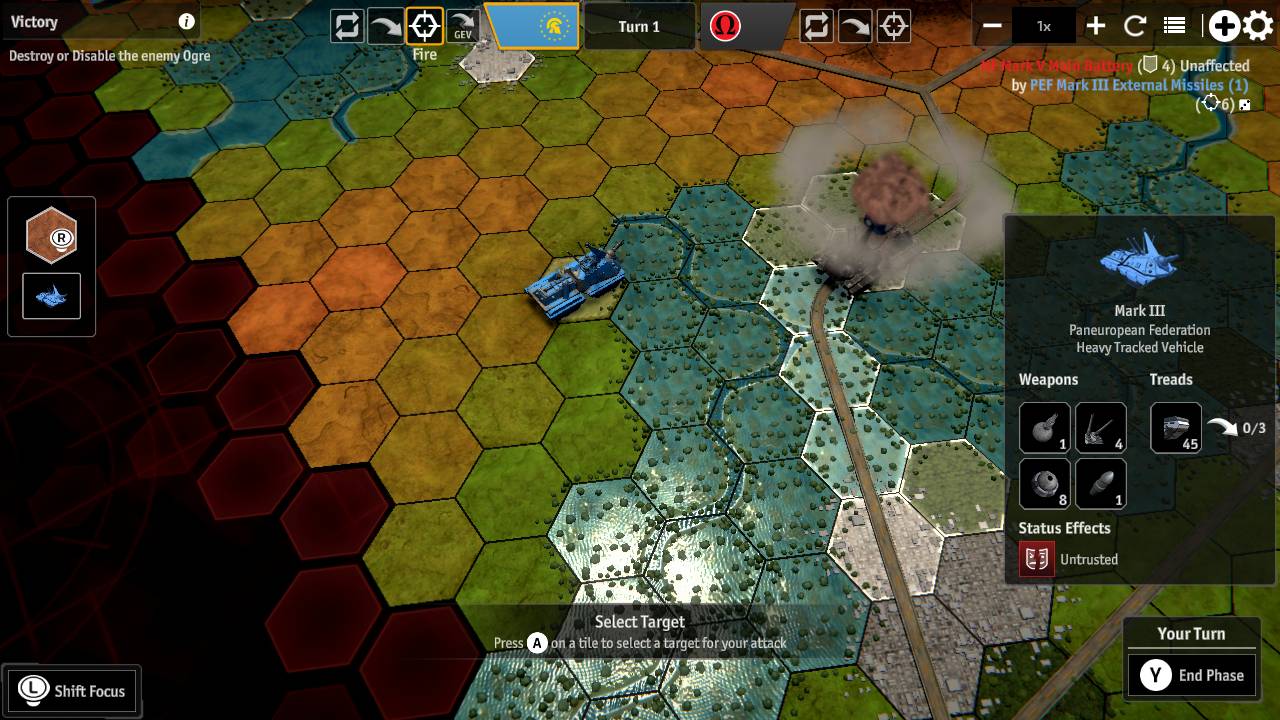The width and height of the screenshot is (1280, 720).
Task: Click the Mark III unit portrait in the panel
Action: tap(1138, 262)
